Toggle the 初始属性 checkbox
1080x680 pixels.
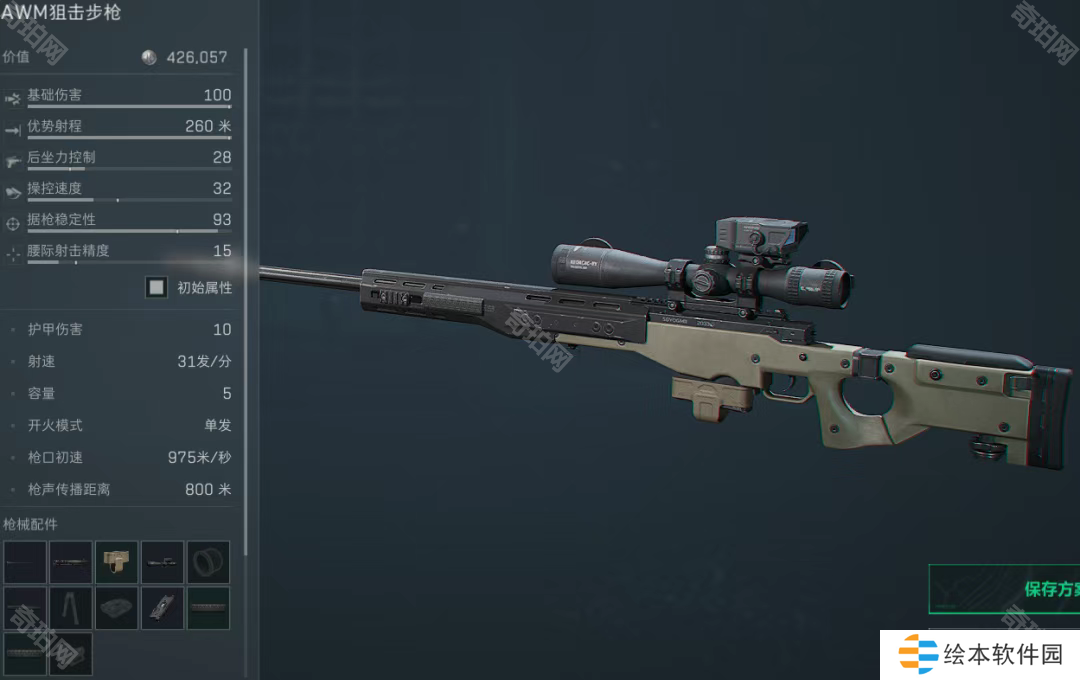coord(156,288)
